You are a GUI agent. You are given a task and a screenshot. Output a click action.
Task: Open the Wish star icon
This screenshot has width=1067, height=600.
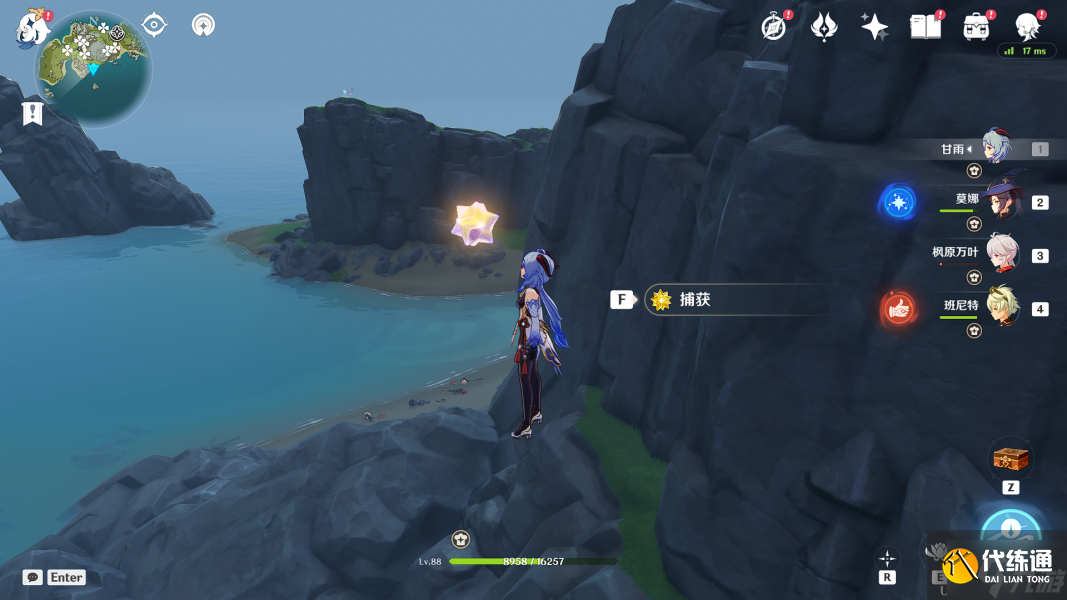(x=875, y=27)
